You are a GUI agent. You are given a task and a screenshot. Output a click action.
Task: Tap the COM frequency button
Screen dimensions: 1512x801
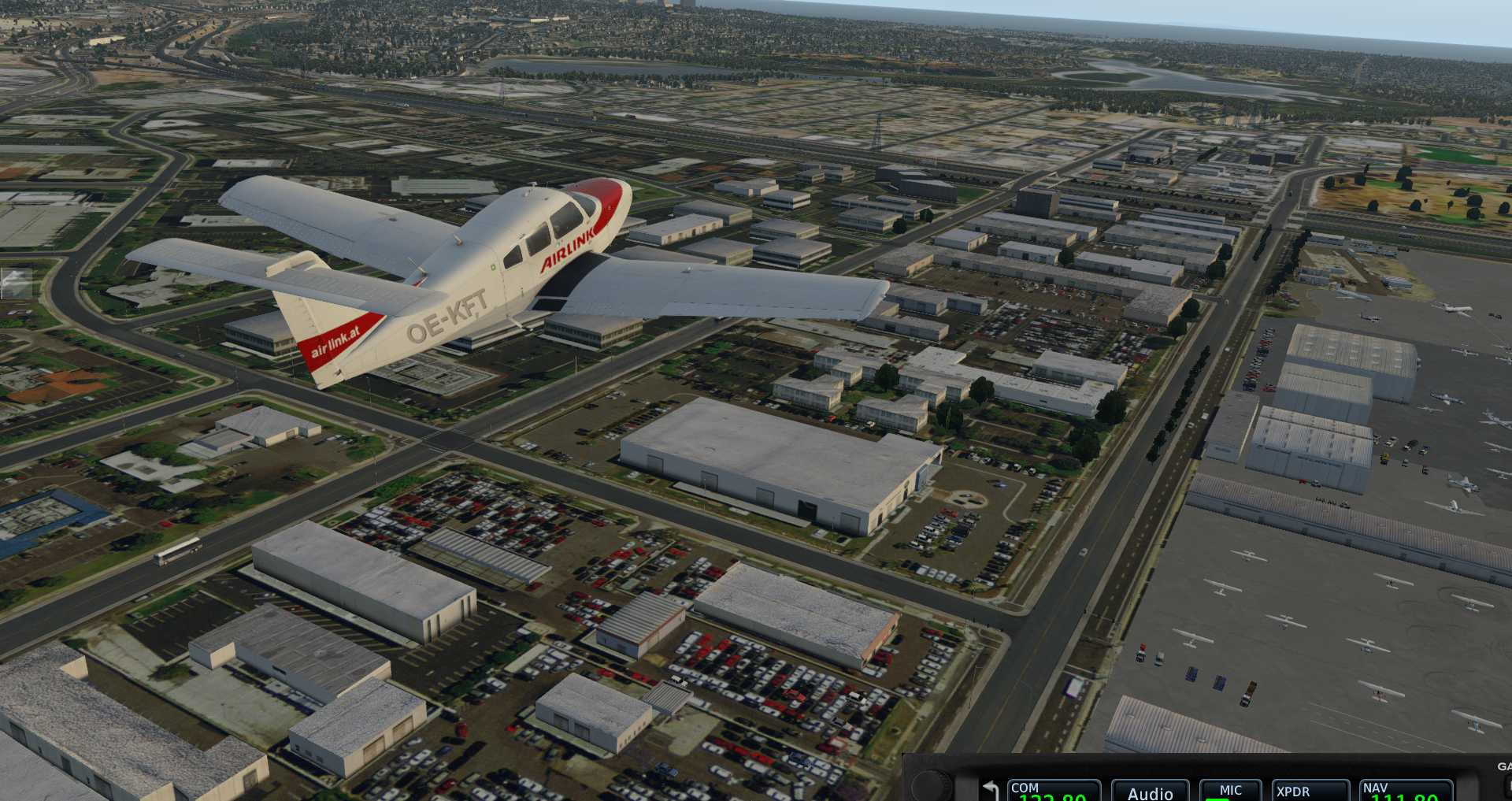coord(1053,791)
